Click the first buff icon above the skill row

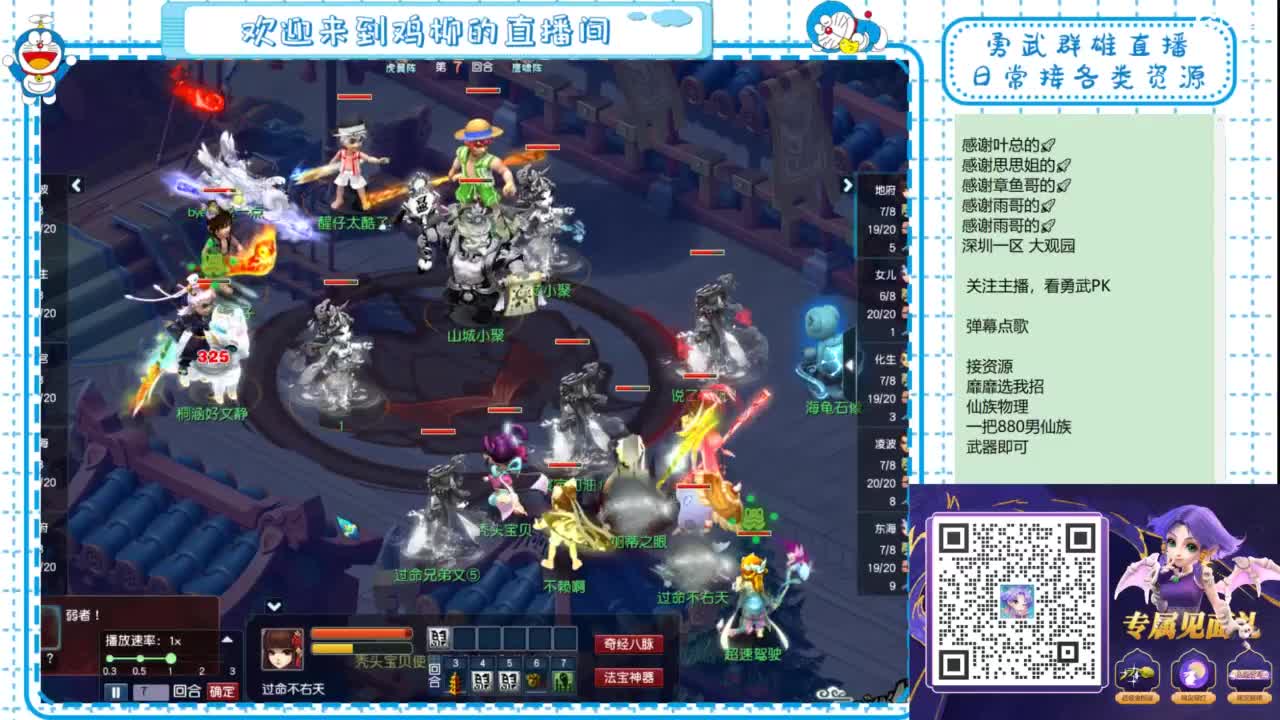(437, 638)
